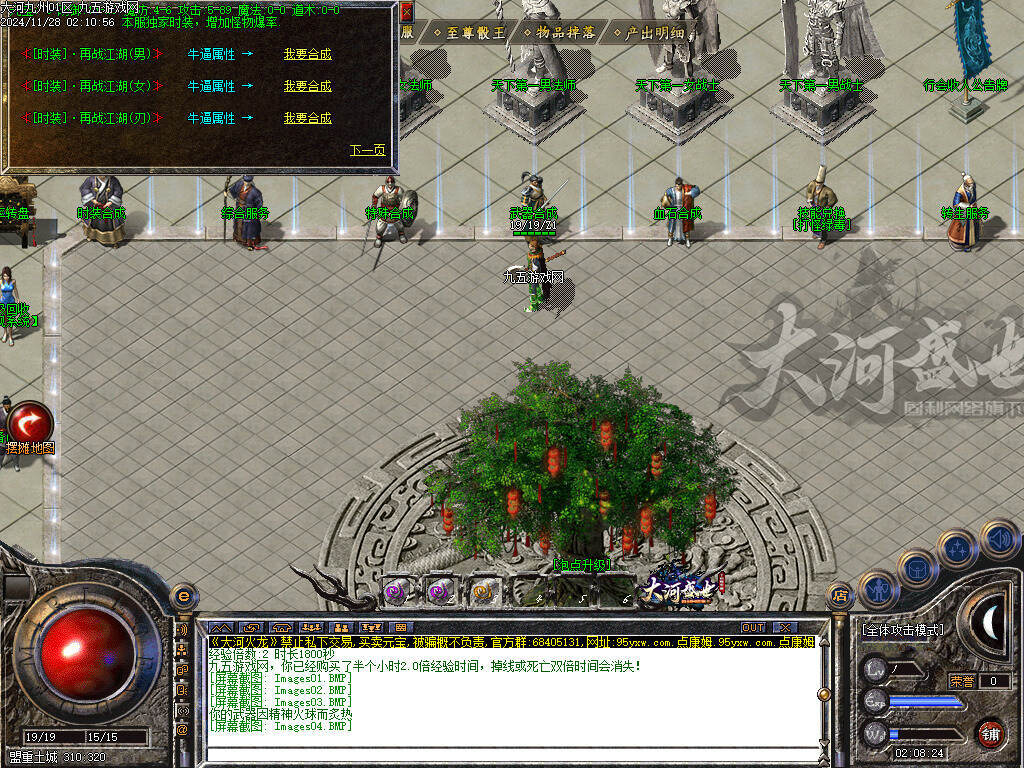The width and height of the screenshot is (1024, 768).
Task: Show the 产出明细 tab
Action: 649,32
